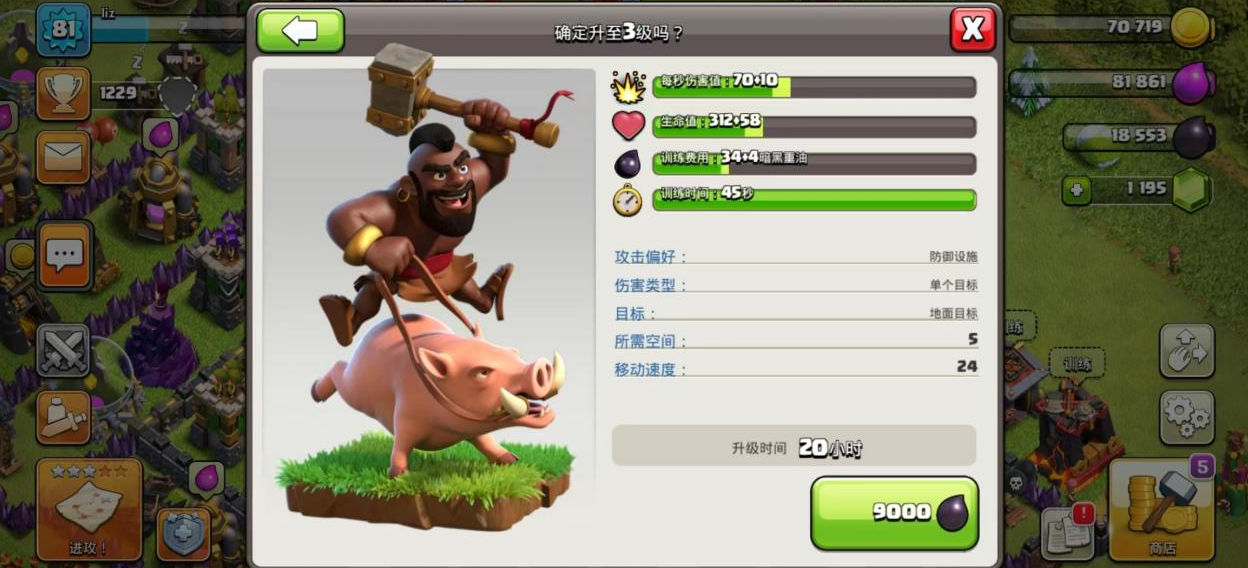Confirm upgrade for 9000 dark elixir
1248x568 pixels.
tap(894, 512)
